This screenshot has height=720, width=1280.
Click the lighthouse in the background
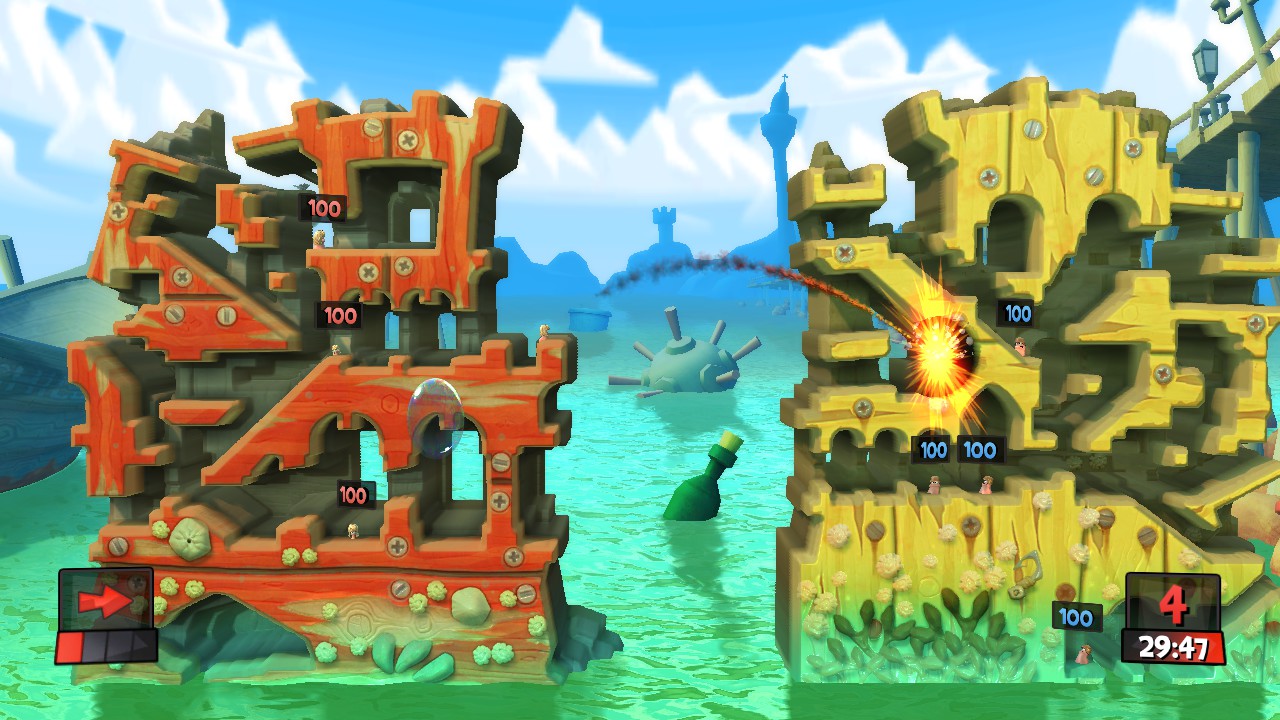tap(780, 150)
